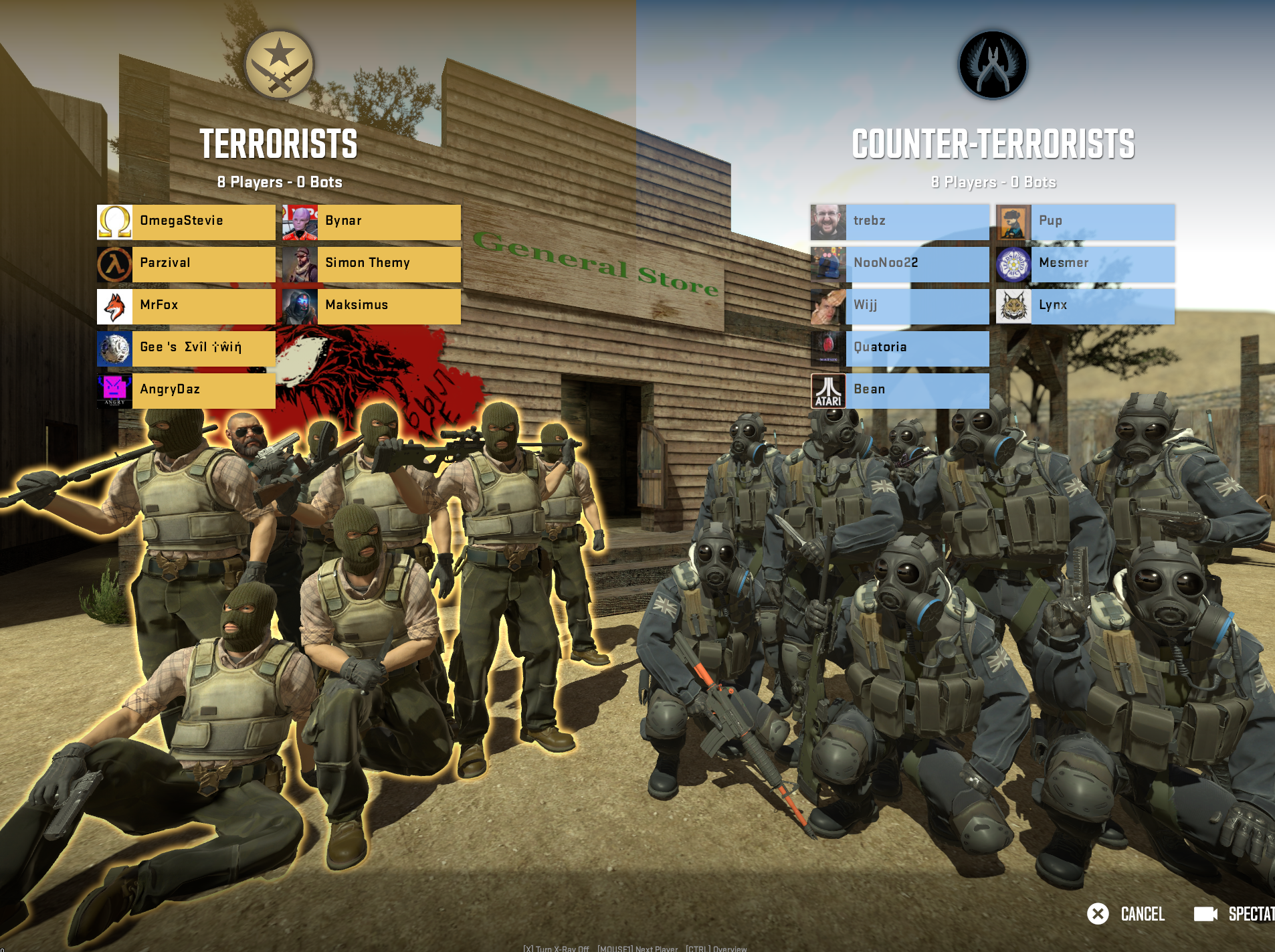1275x952 pixels.
Task: Select NooNoo22's avatar icon
Action: click(829, 264)
